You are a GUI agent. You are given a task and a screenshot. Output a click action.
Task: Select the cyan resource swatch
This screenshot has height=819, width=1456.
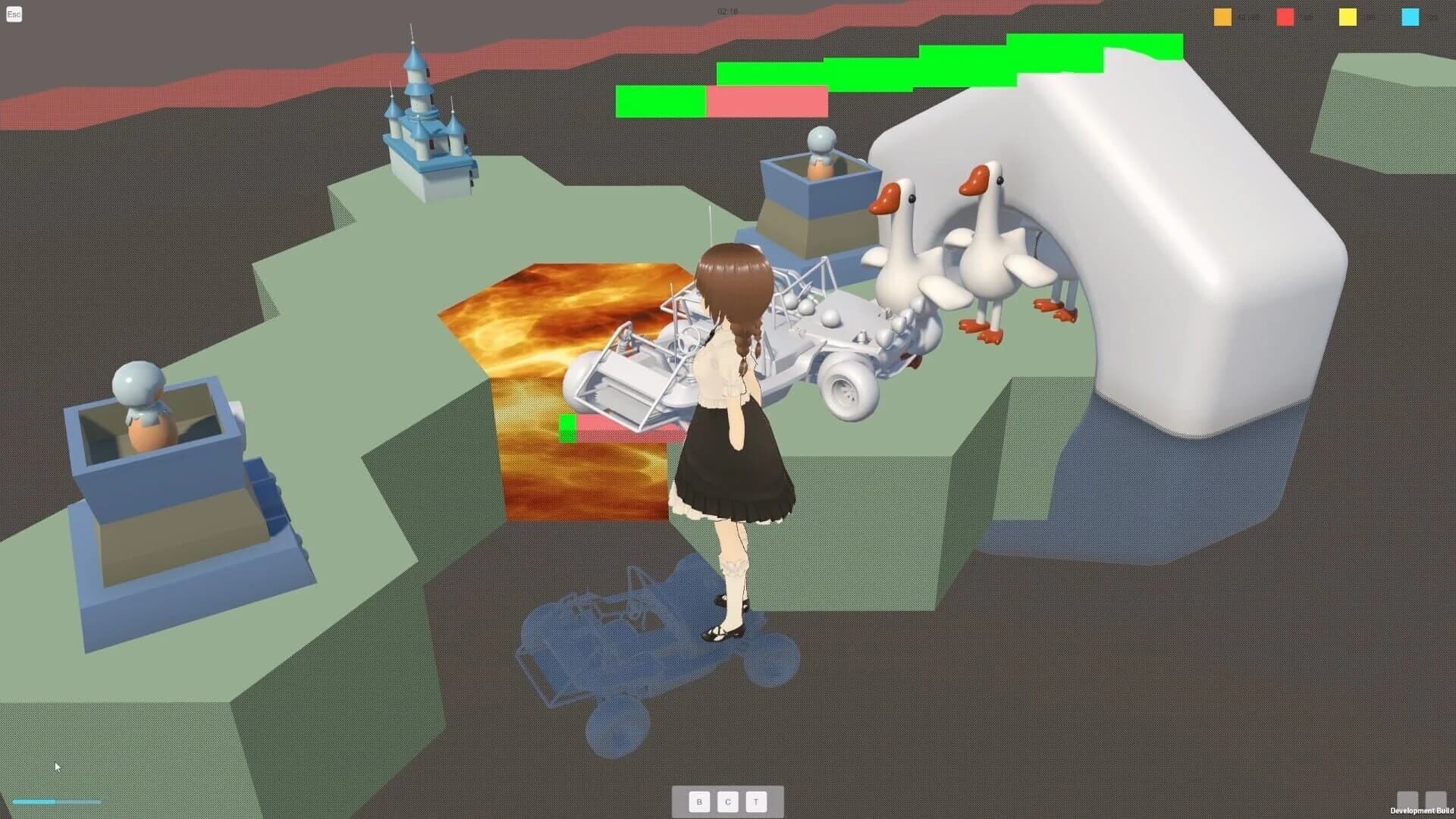[1410, 17]
